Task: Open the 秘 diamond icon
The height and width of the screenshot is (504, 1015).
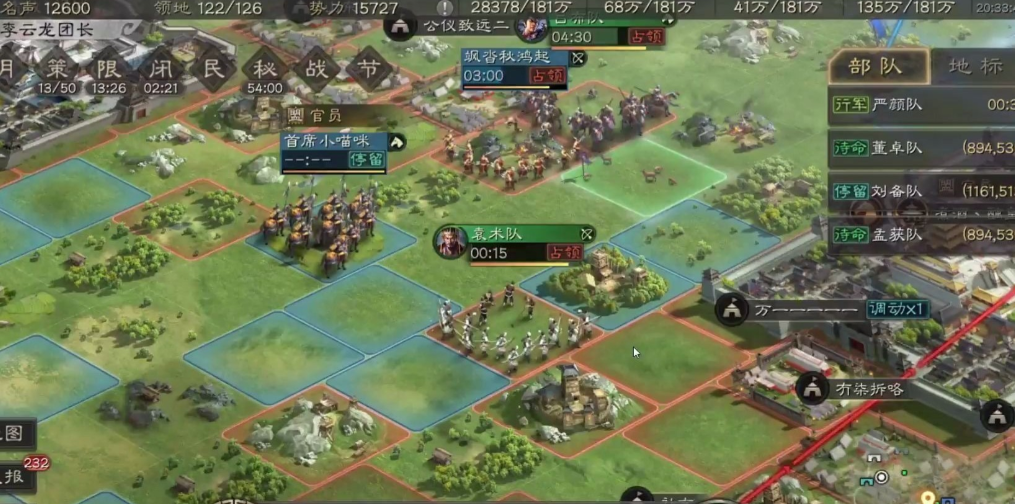Action: coord(264,70)
